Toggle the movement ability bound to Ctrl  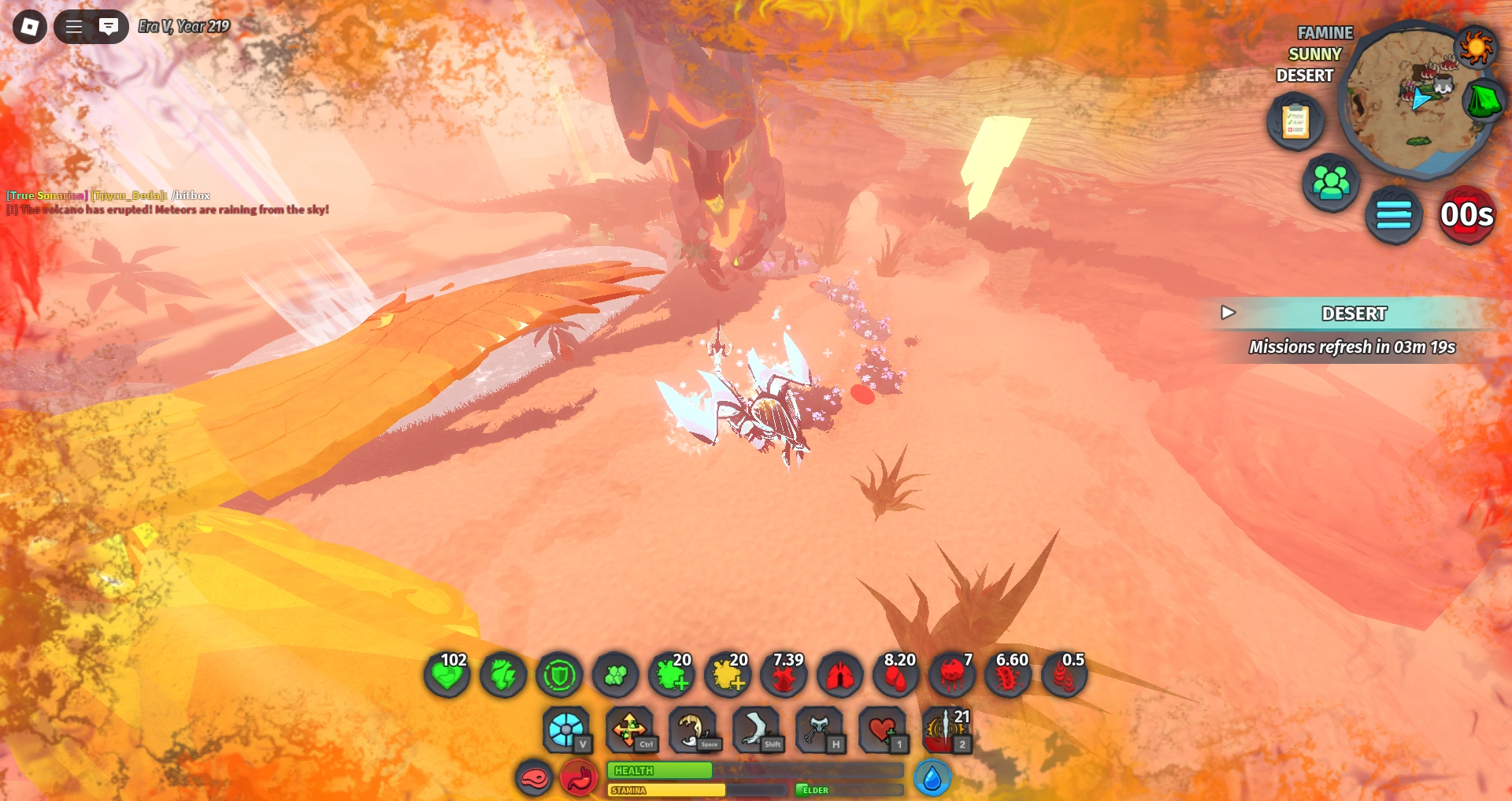pos(630,729)
